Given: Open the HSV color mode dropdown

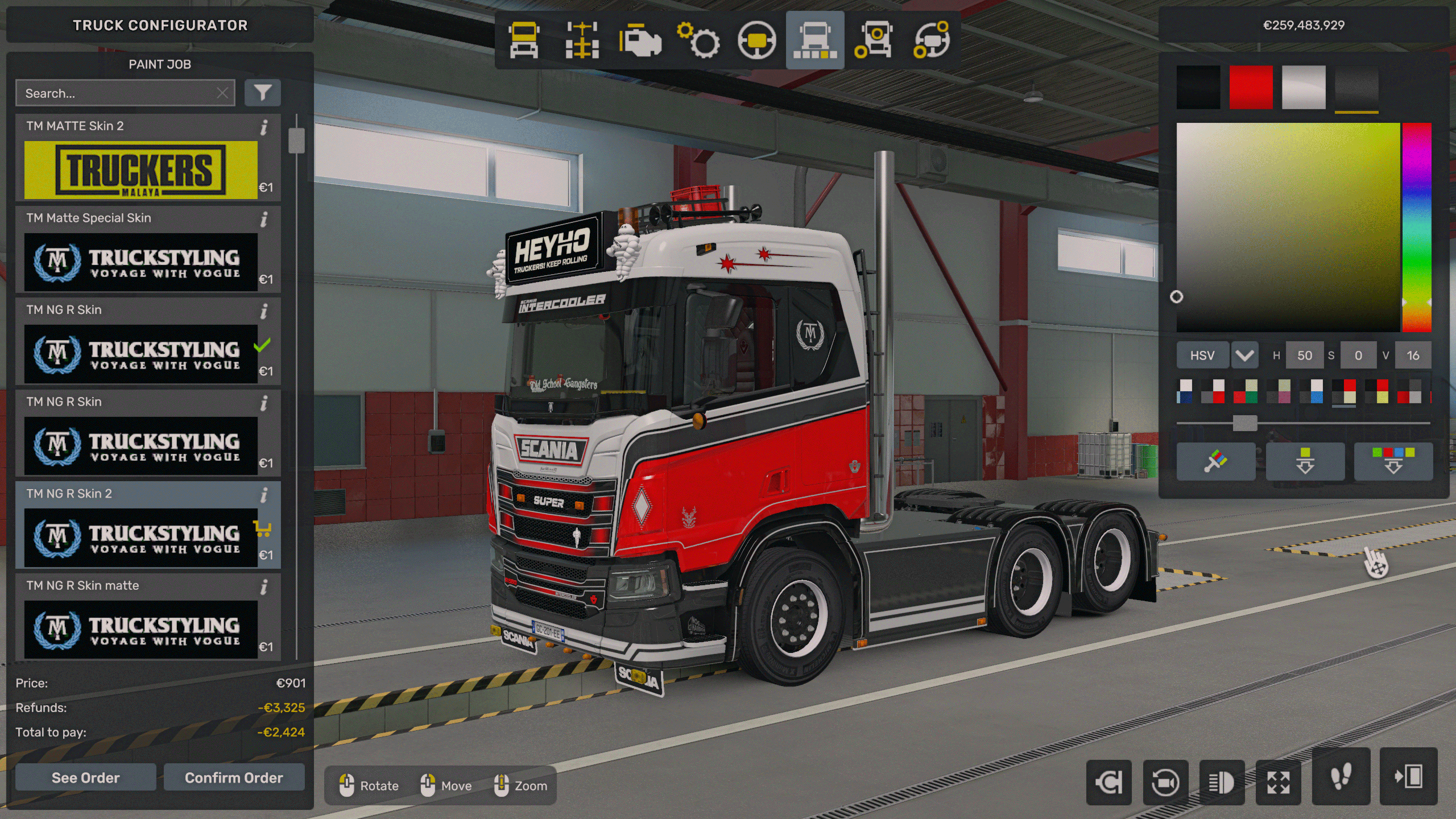Looking at the screenshot, I should click(x=1244, y=355).
